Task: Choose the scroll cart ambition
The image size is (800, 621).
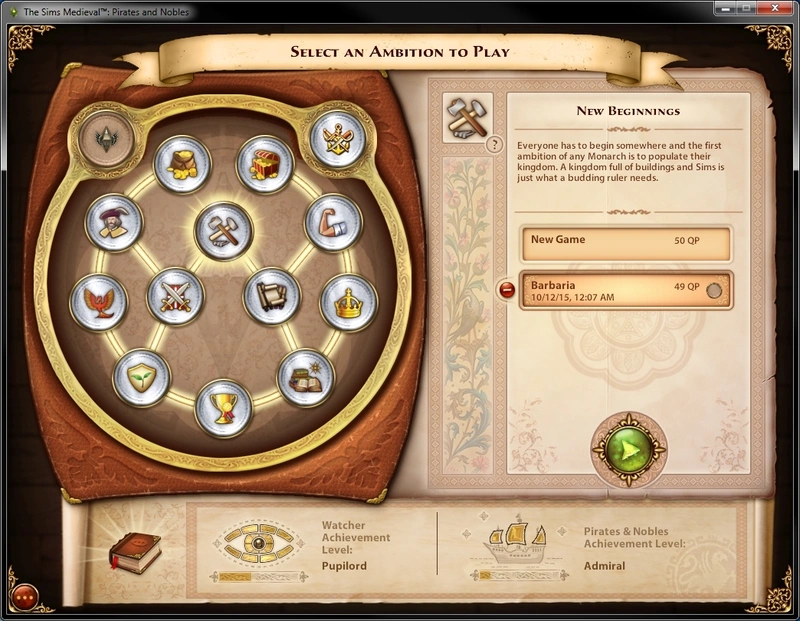Action: click(272, 296)
